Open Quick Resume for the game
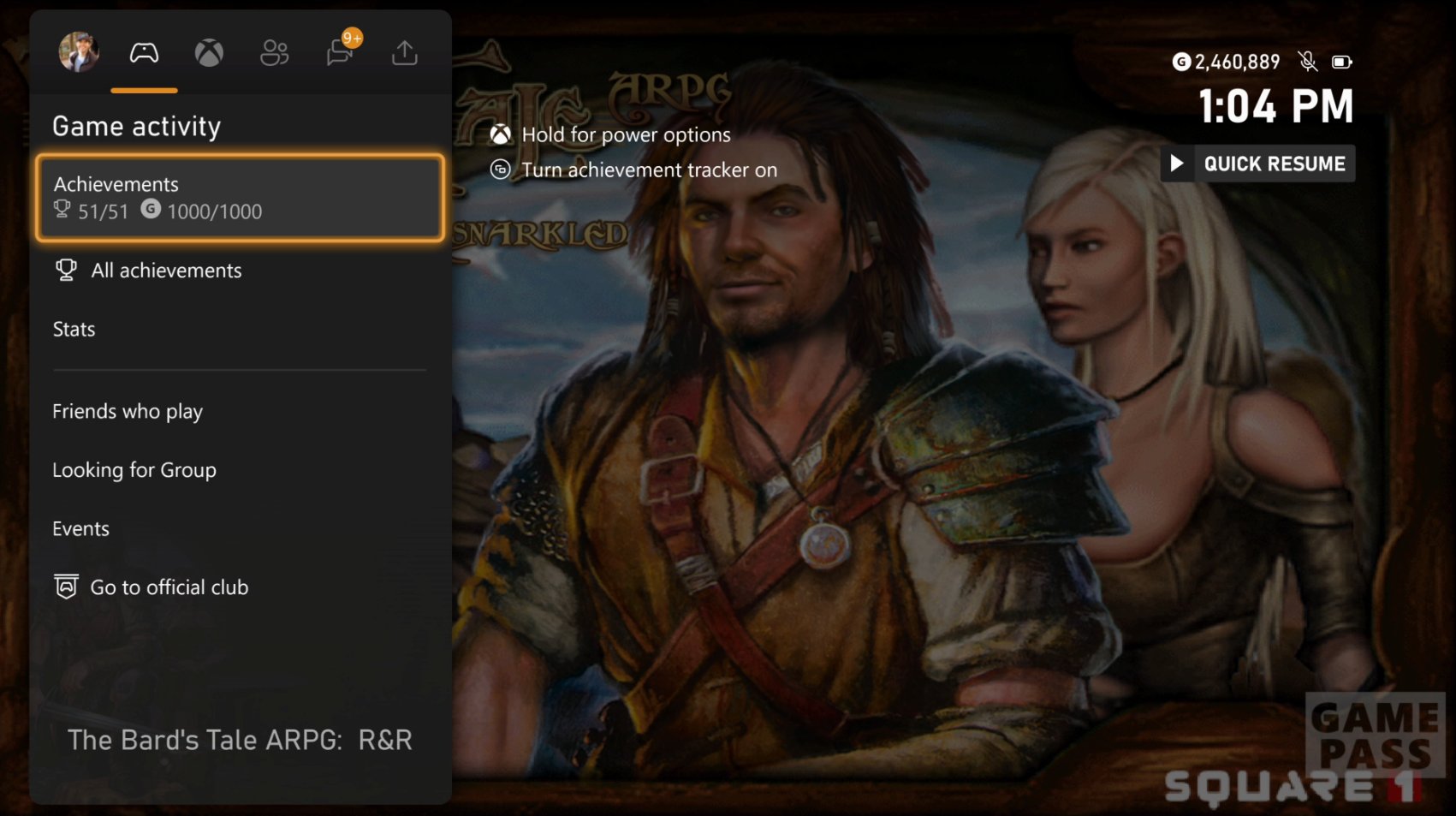The width and height of the screenshot is (1456, 816). point(1257,164)
